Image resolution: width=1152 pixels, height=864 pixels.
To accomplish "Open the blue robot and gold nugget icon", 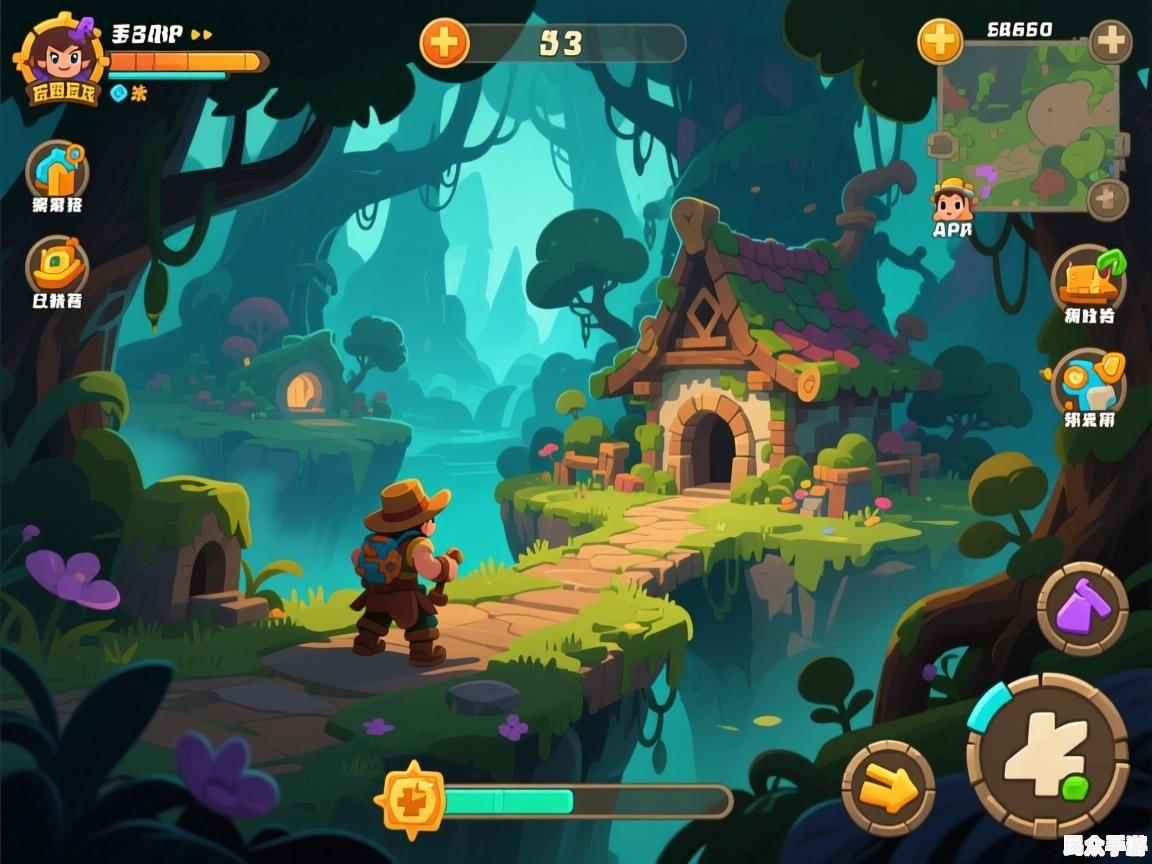I will (x=1089, y=384).
